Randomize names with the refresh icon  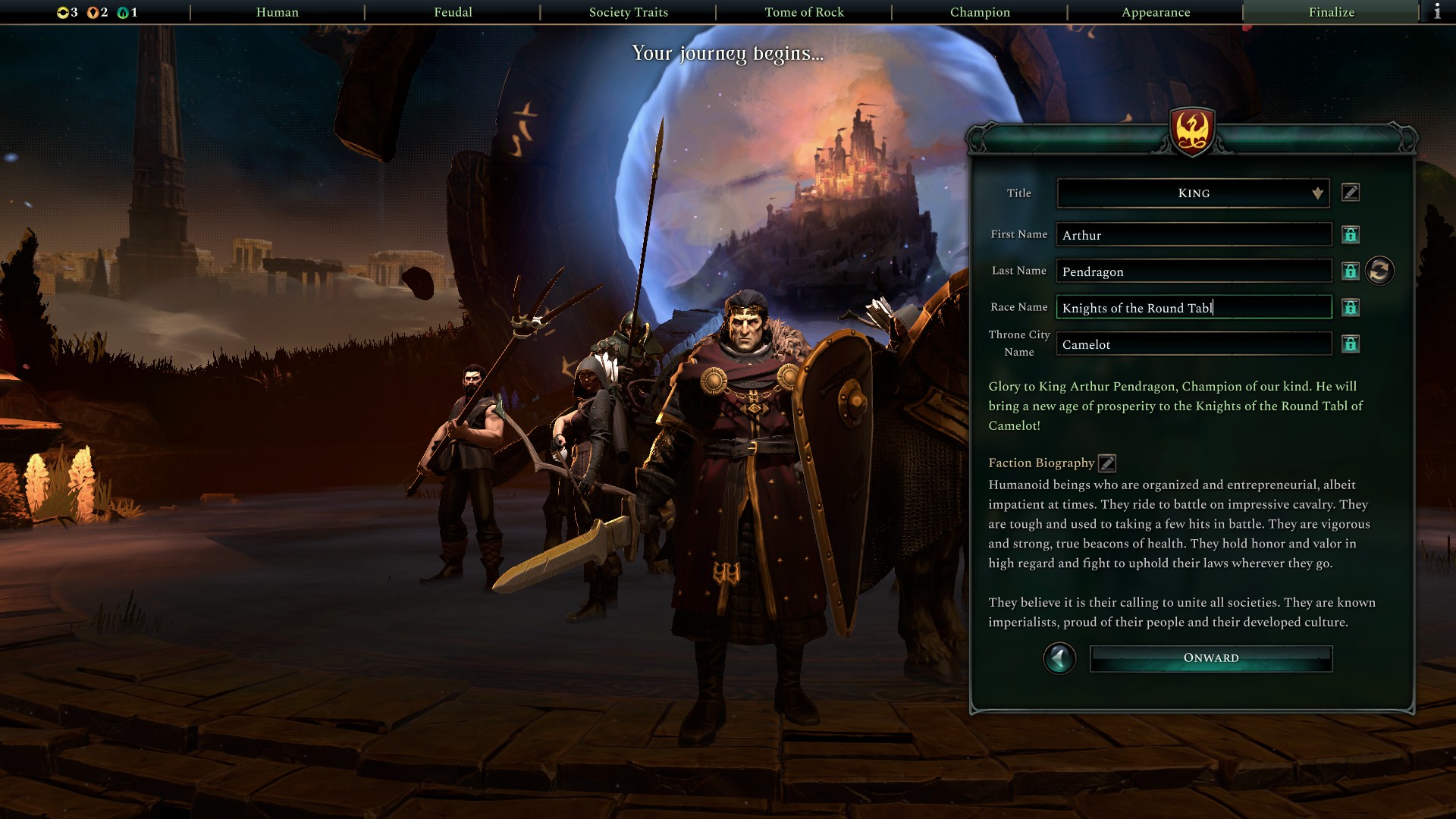[x=1379, y=271]
